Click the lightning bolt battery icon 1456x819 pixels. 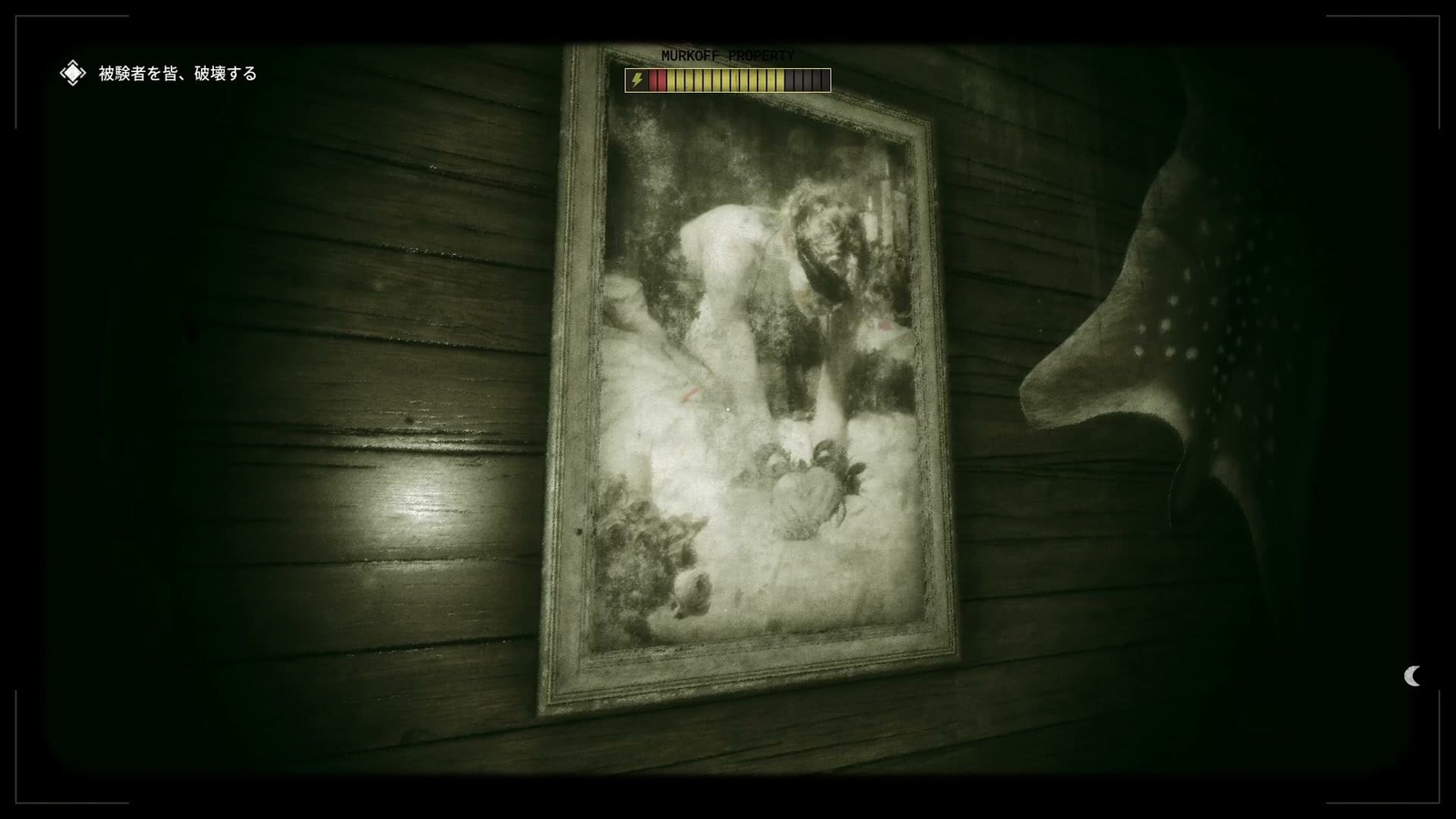click(x=637, y=80)
